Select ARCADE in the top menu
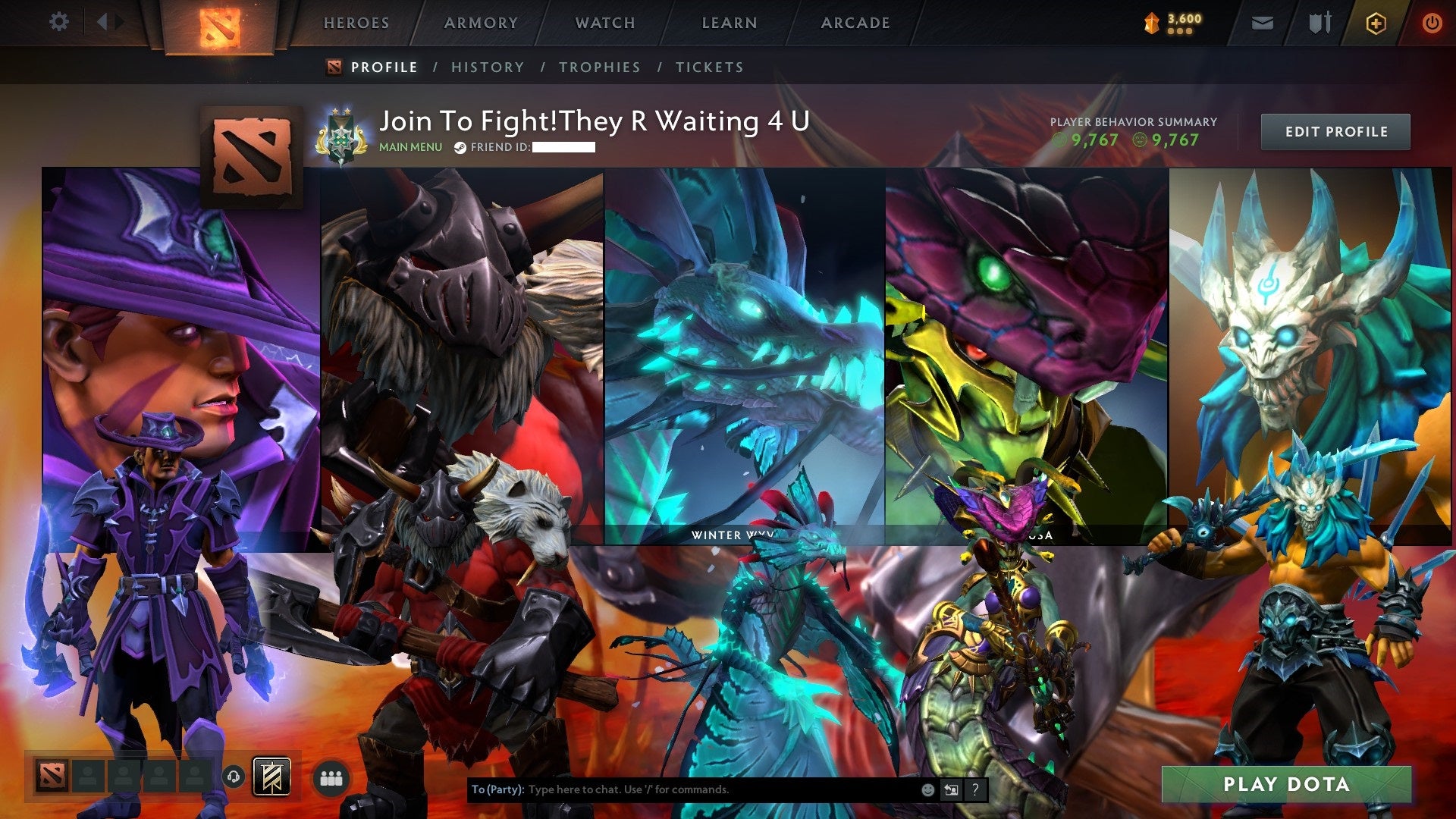 point(855,23)
